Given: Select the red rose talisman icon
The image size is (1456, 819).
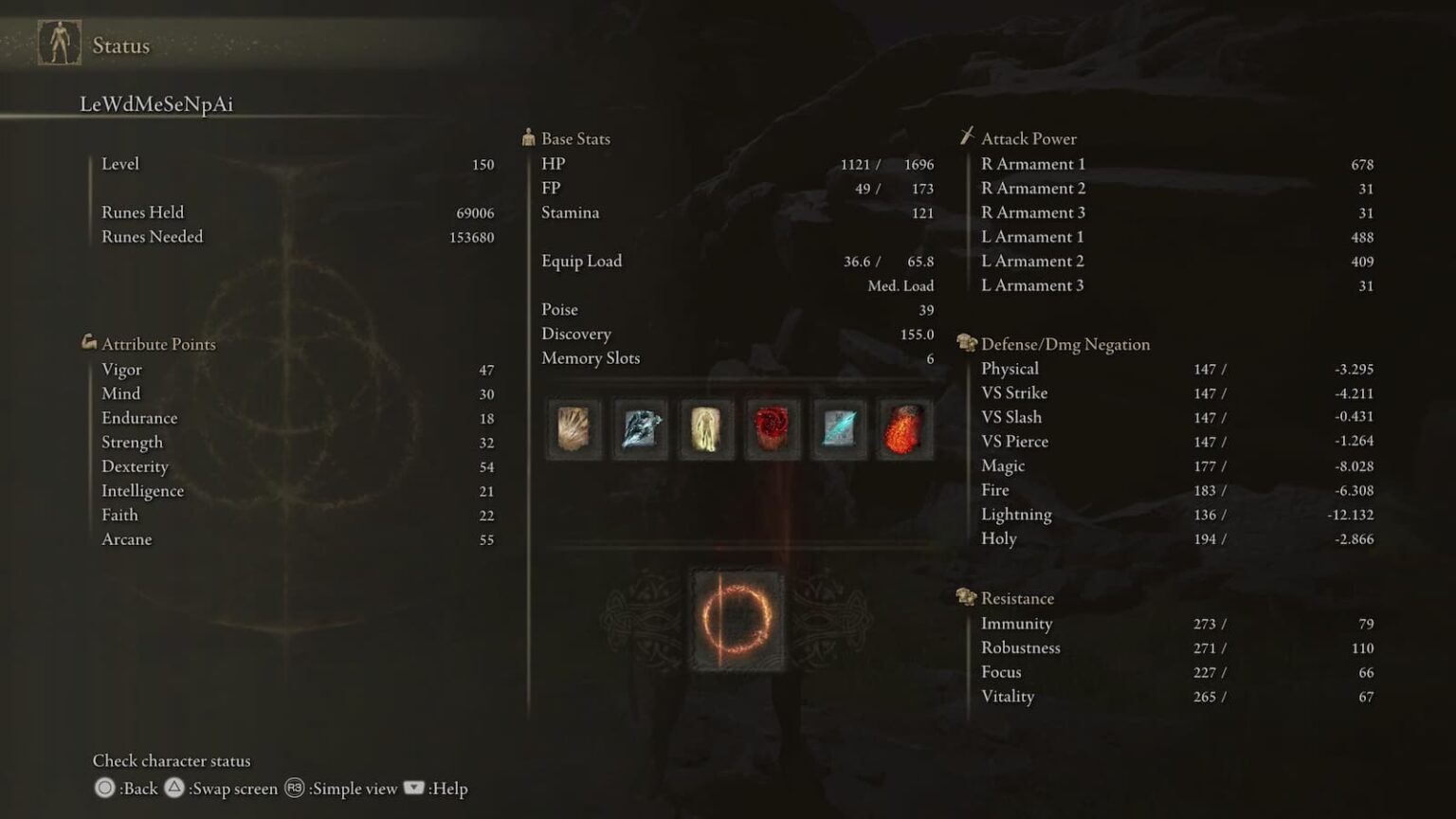Looking at the screenshot, I should click(772, 428).
